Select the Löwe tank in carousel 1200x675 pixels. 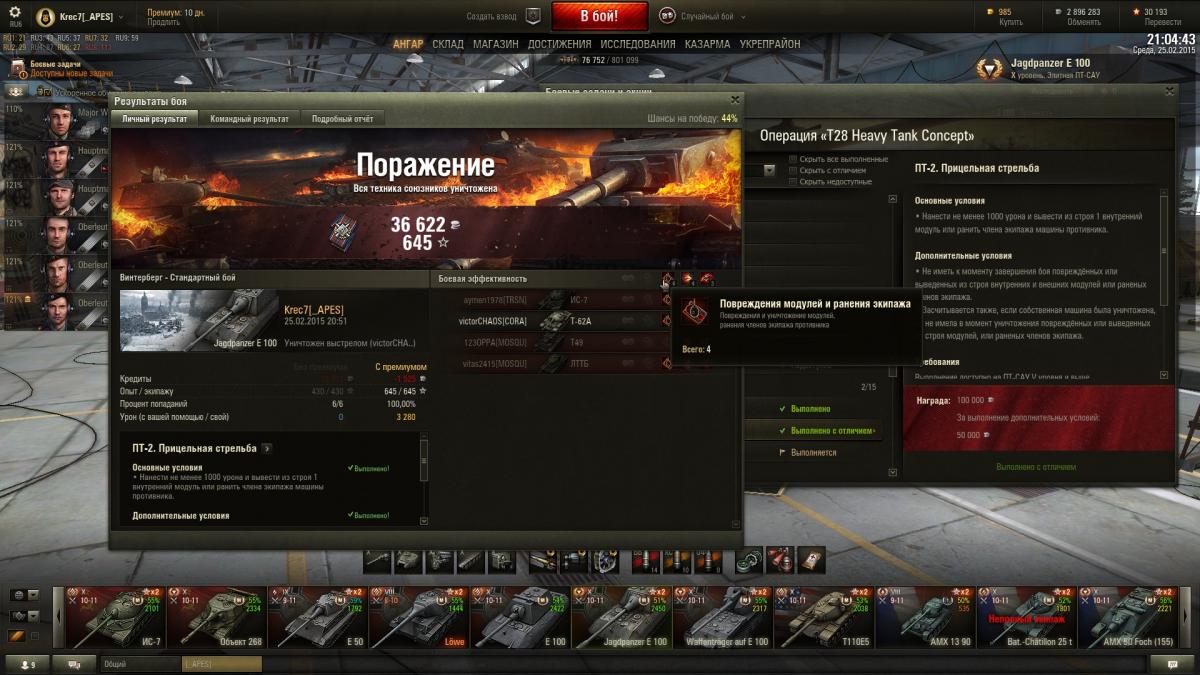pos(418,618)
